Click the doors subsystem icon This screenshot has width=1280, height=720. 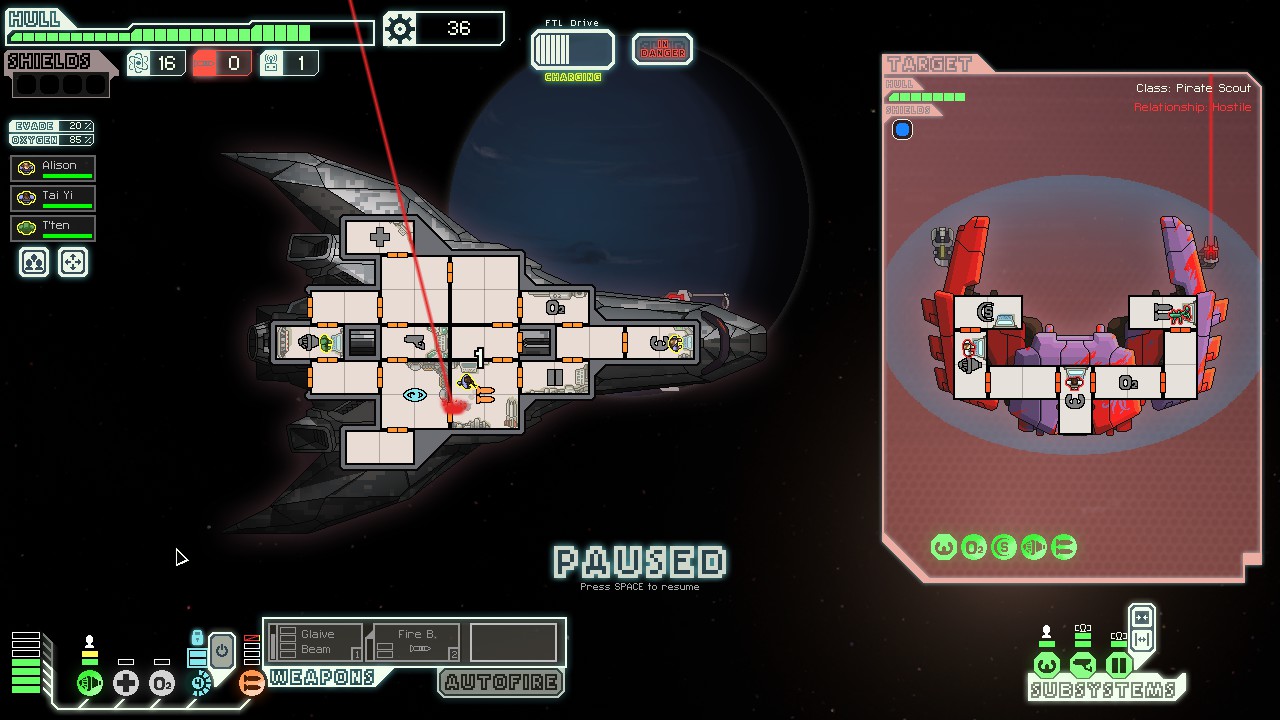pyautogui.click(x=1119, y=665)
